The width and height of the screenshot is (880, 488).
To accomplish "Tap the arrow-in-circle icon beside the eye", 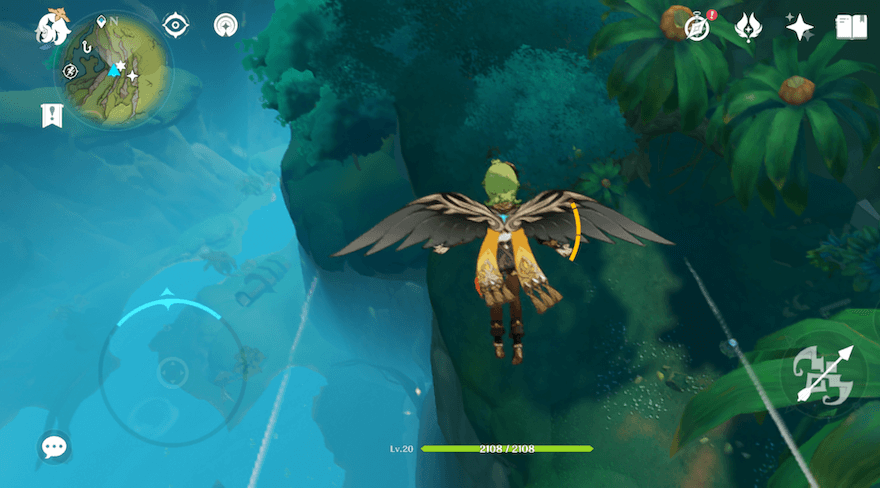I will [226, 25].
